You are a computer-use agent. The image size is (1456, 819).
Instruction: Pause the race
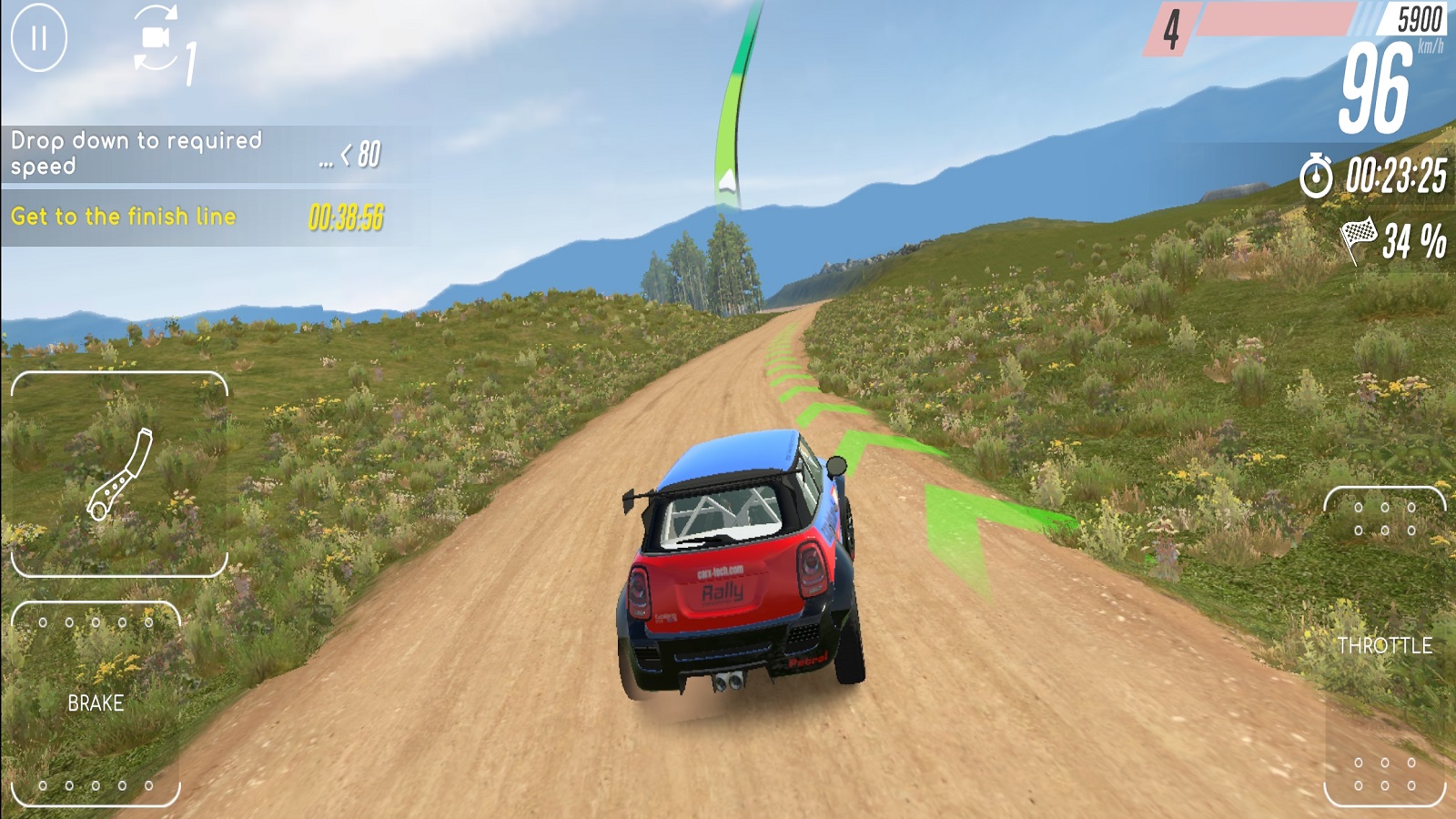[x=38, y=38]
